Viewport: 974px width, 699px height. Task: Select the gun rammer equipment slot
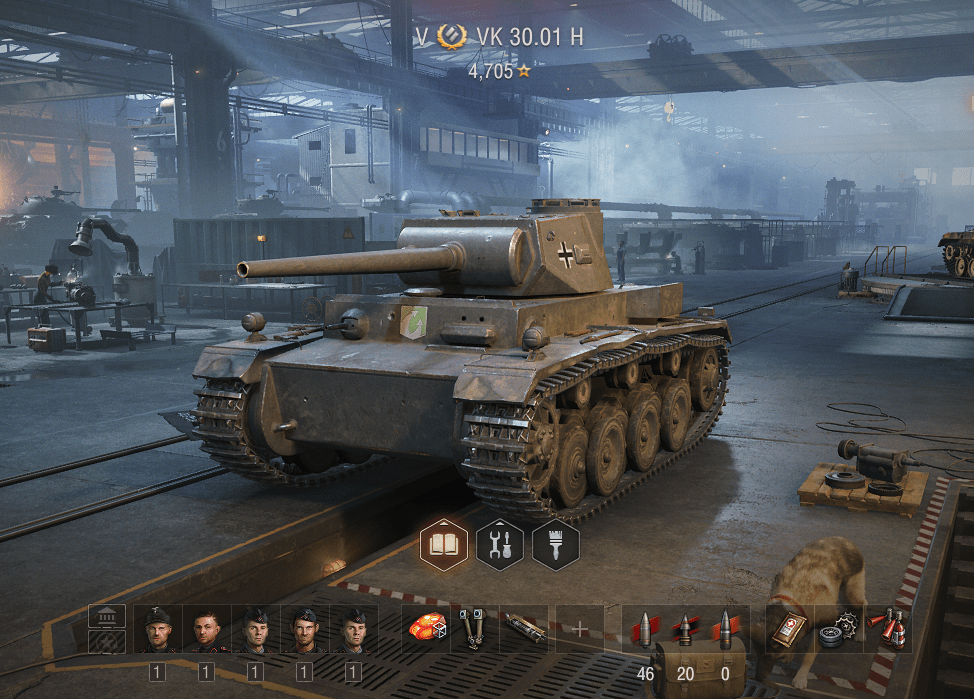[x=524, y=629]
